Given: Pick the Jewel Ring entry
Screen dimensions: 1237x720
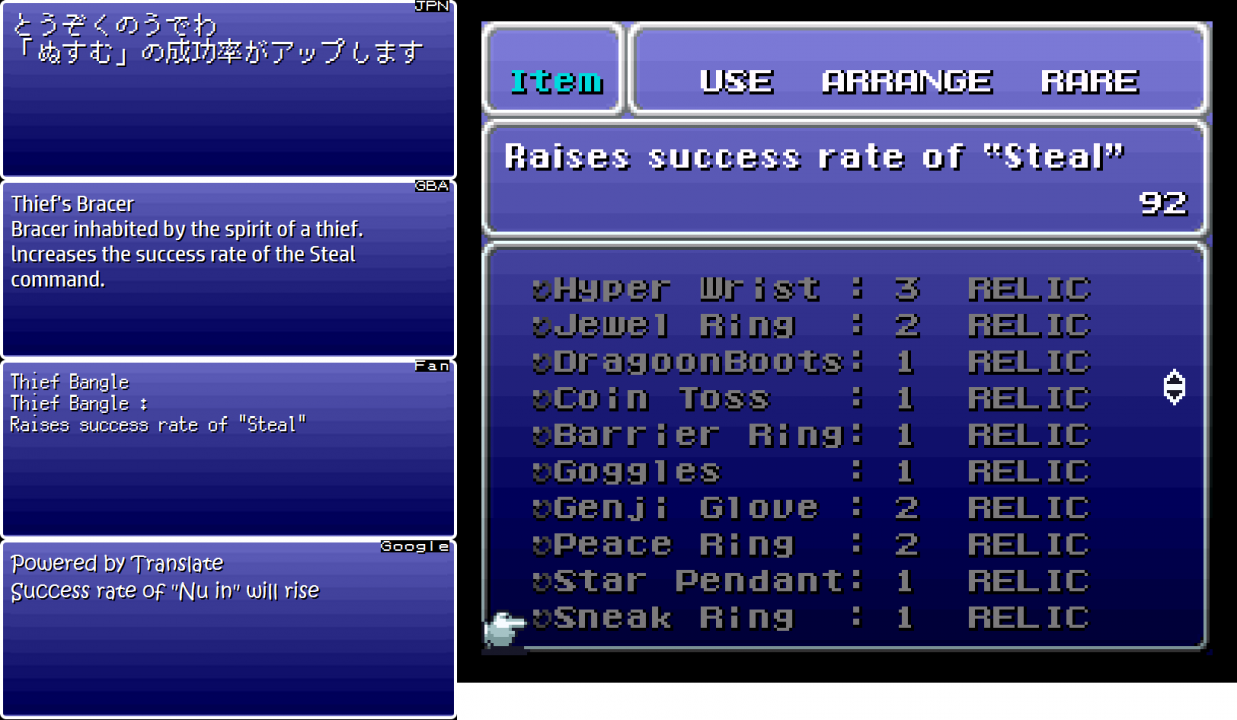Looking at the screenshot, I should [674, 326].
